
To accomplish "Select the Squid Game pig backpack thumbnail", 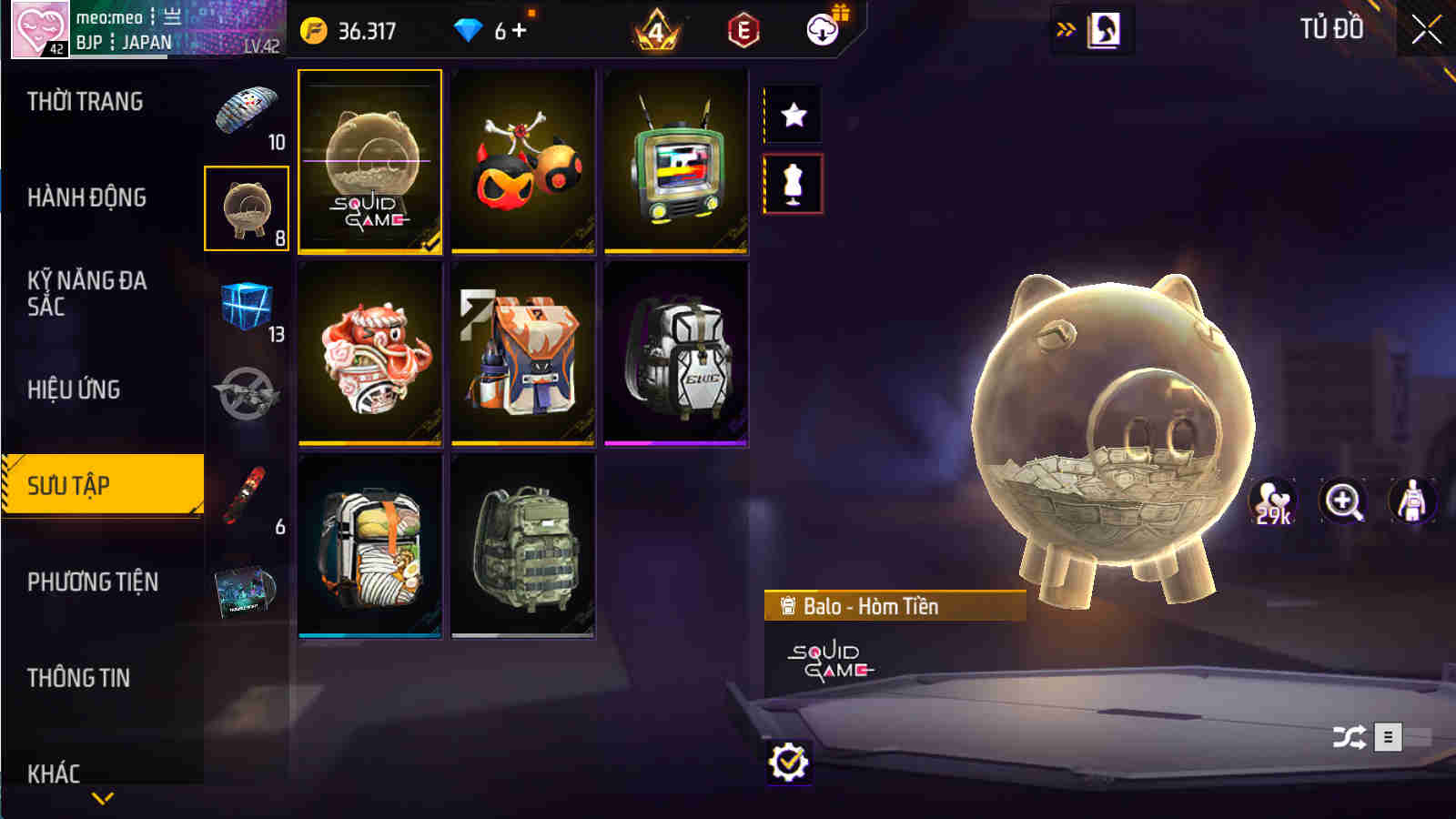I will (369, 162).
